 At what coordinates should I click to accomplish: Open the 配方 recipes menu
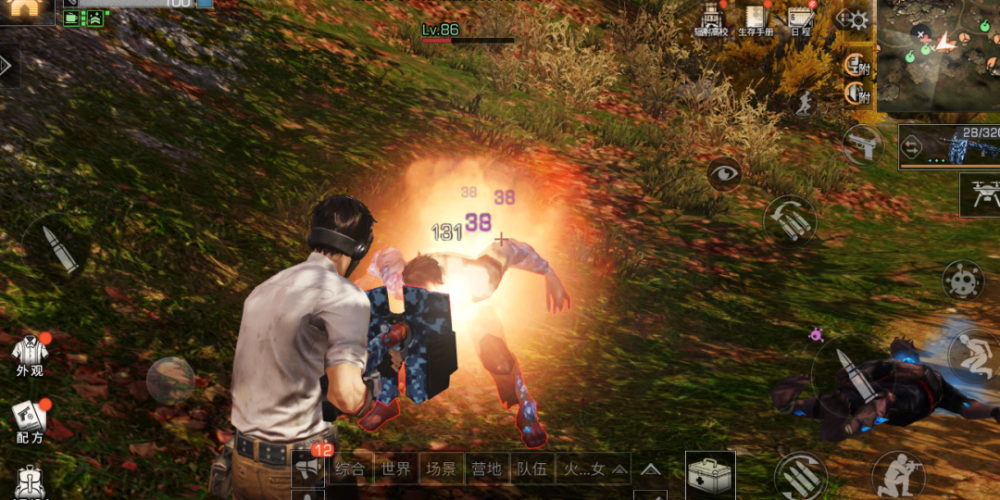coord(30,422)
